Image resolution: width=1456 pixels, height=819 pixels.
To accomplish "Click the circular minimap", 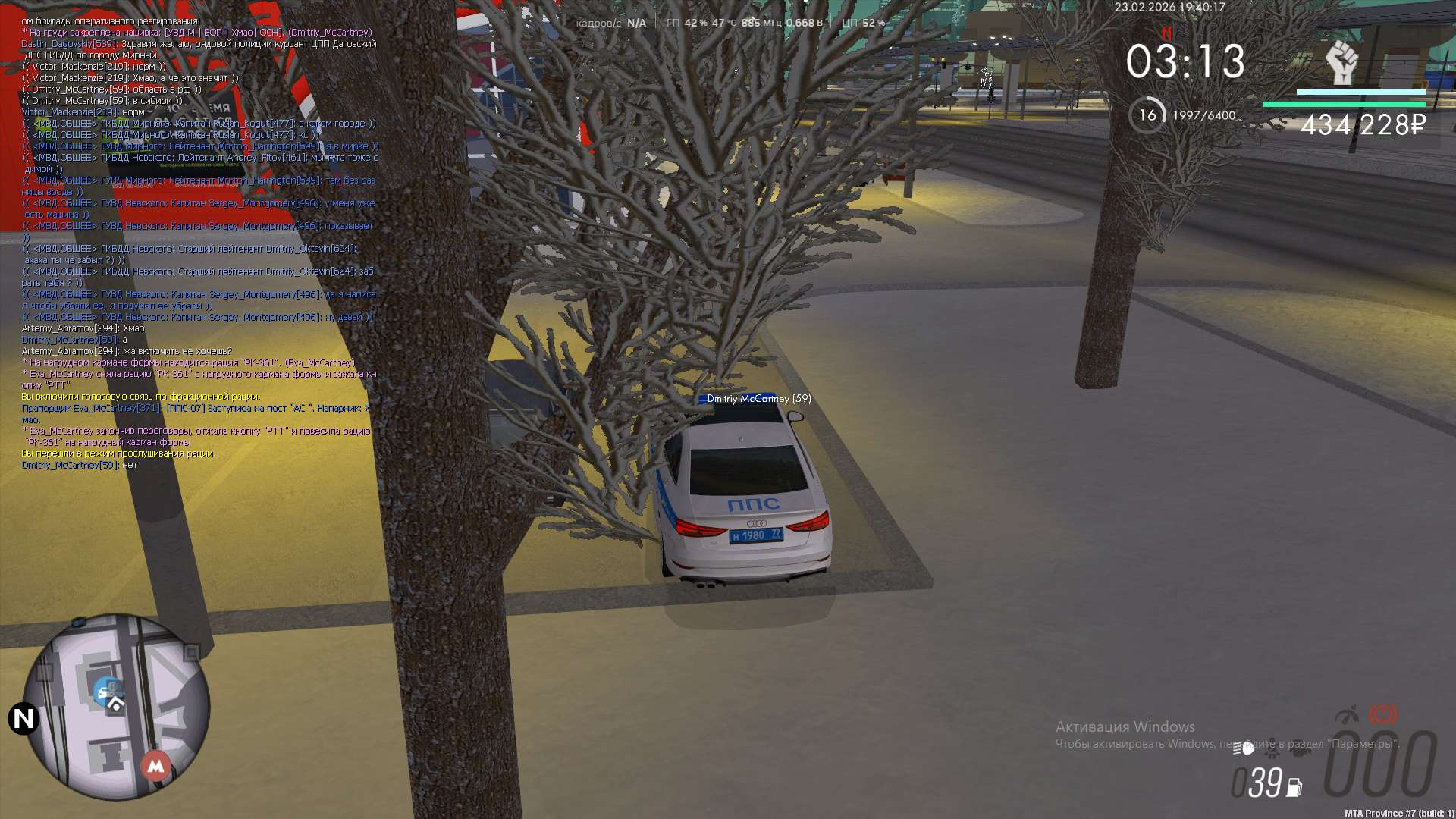I will coord(116,706).
